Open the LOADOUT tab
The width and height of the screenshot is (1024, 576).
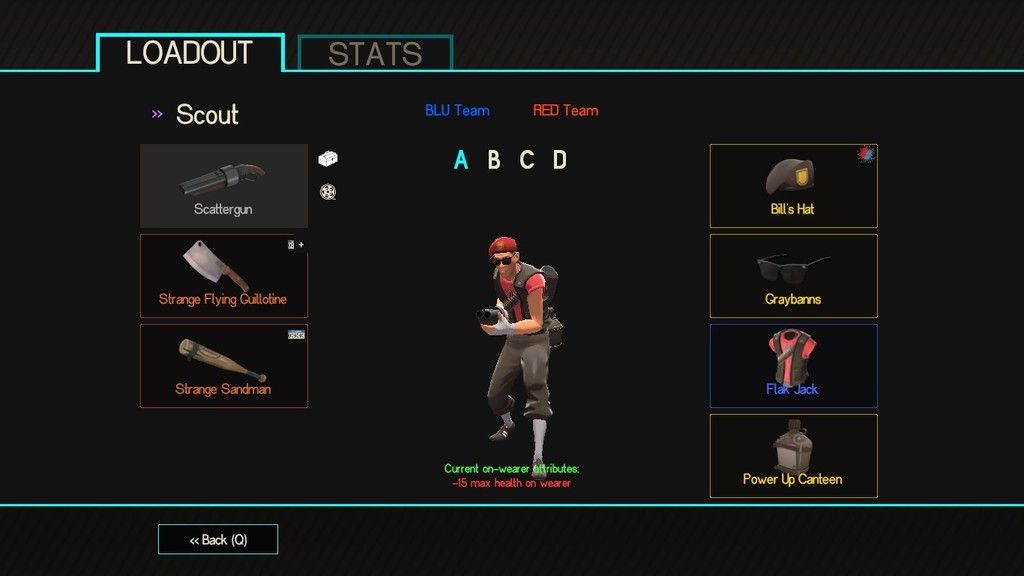point(190,53)
